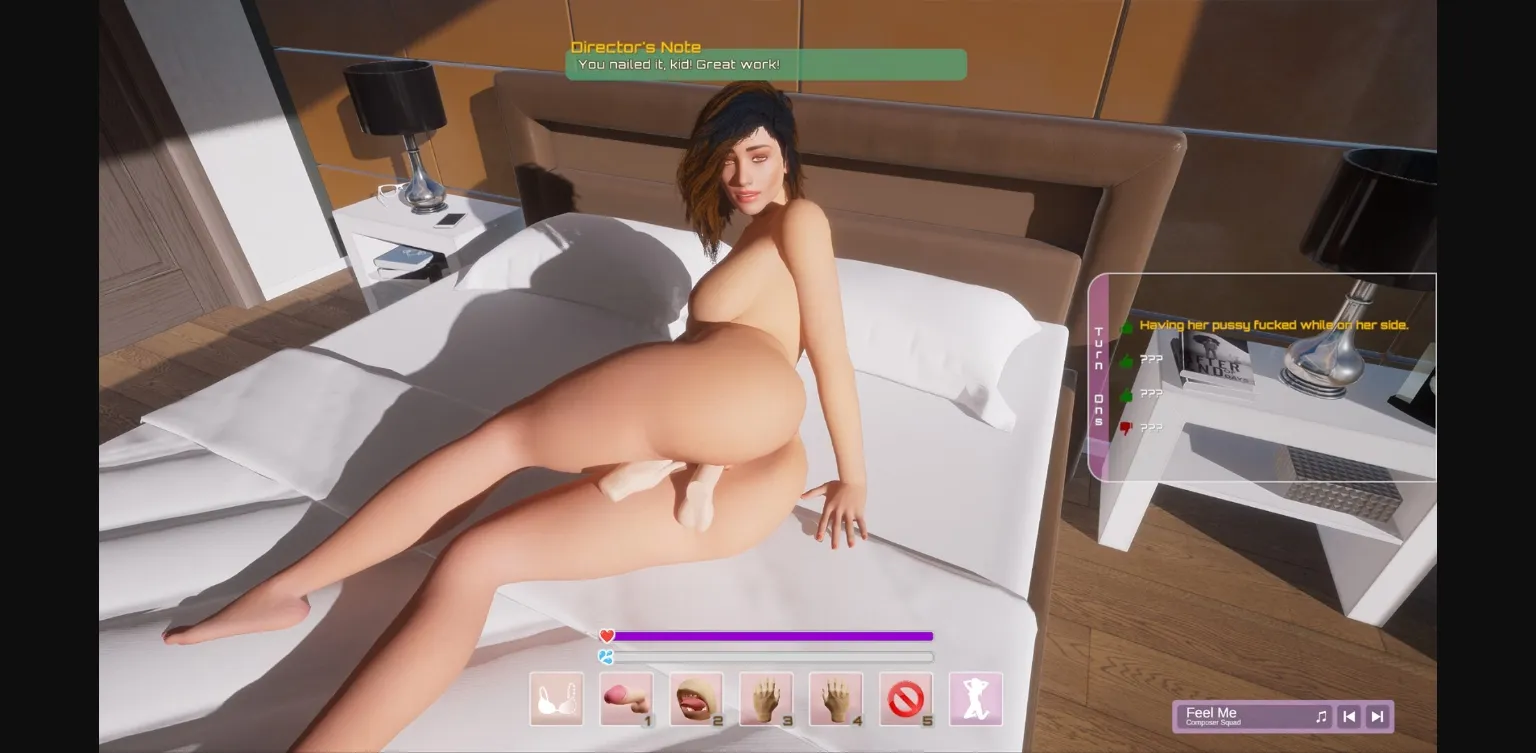Select the hand action icon numbered 3
Image resolution: width=1536 pixels, height=753 pixels.
[766, 699]
